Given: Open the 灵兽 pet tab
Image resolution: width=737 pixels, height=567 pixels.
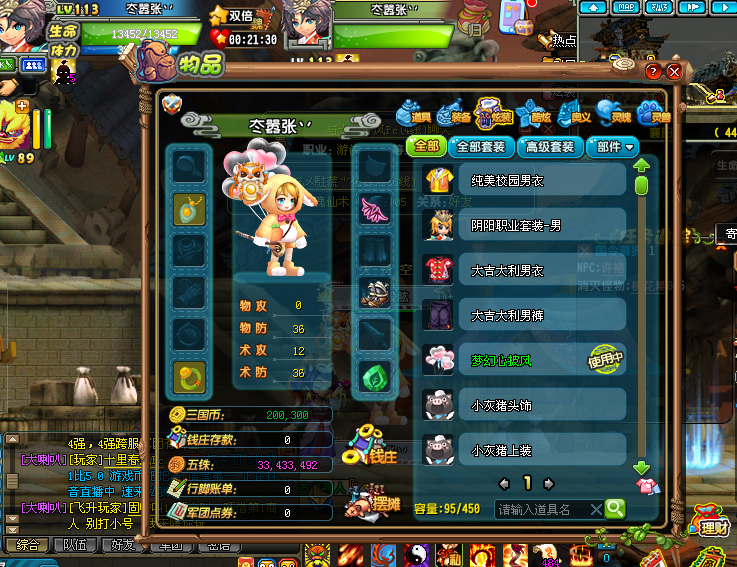Looking at the screenshot, I should pos(650,113).
